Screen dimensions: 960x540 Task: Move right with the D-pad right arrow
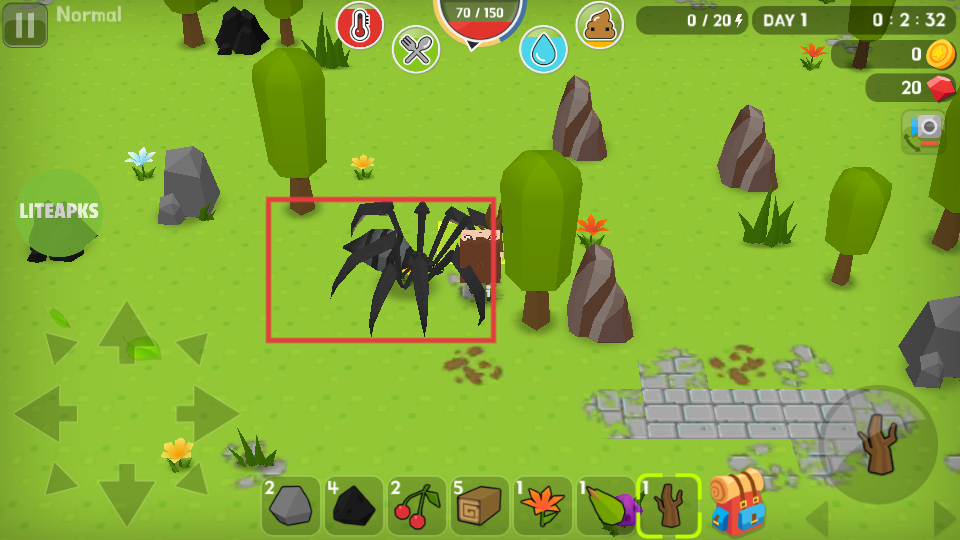(206, 410)
